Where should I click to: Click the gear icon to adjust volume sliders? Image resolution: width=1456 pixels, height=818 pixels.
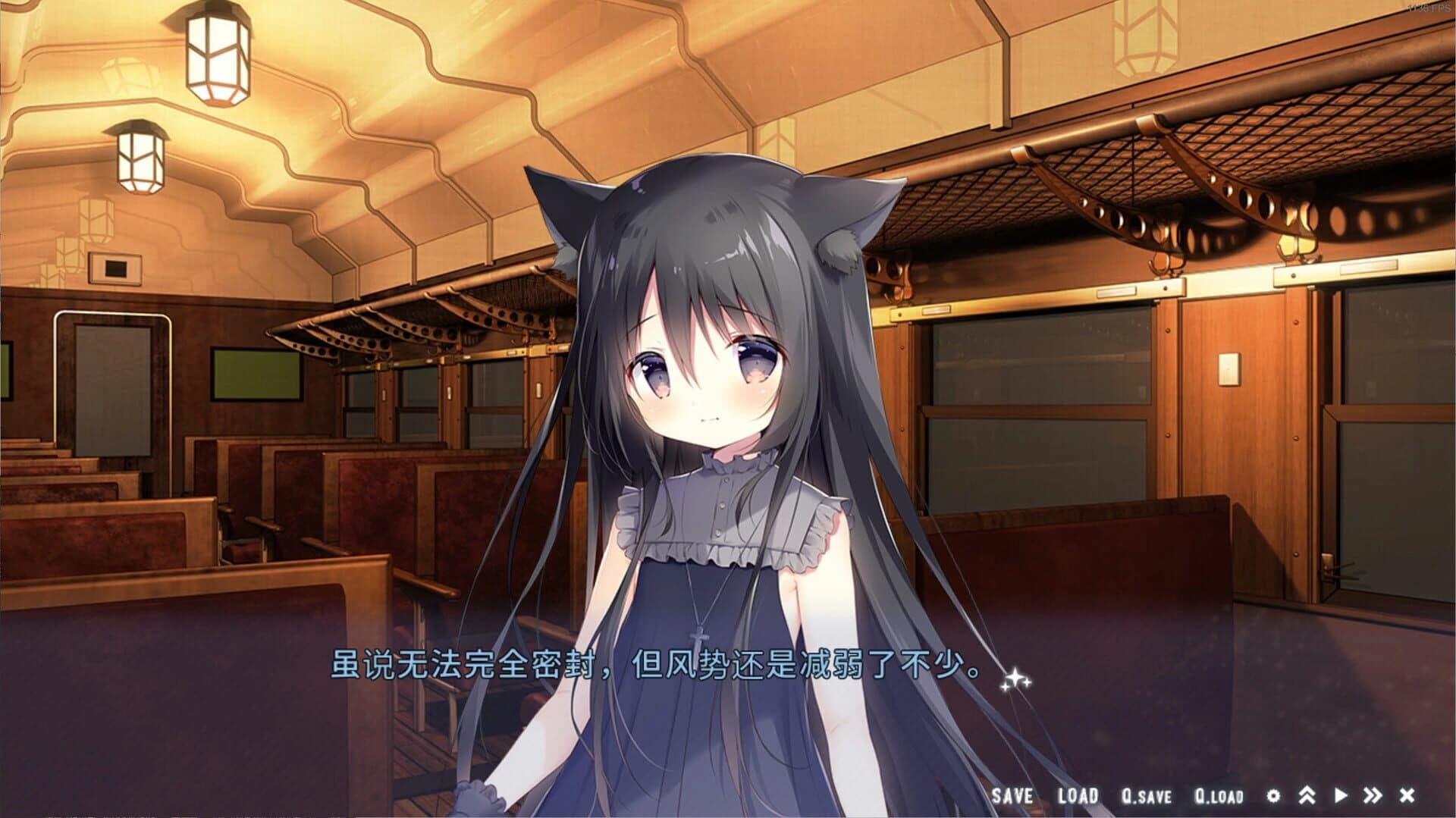[x=1273, y=795]
